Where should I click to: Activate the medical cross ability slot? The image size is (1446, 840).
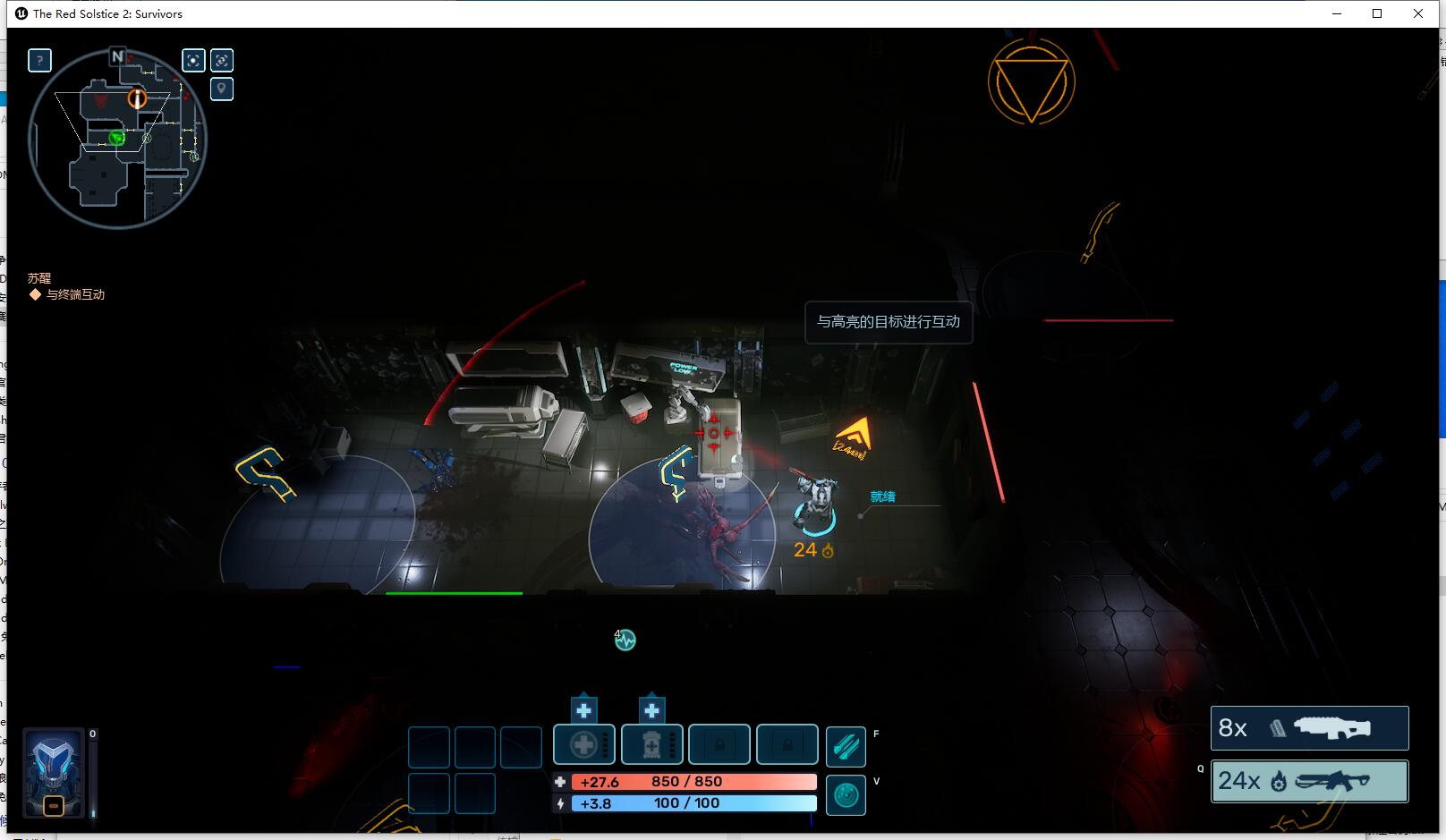583,744
